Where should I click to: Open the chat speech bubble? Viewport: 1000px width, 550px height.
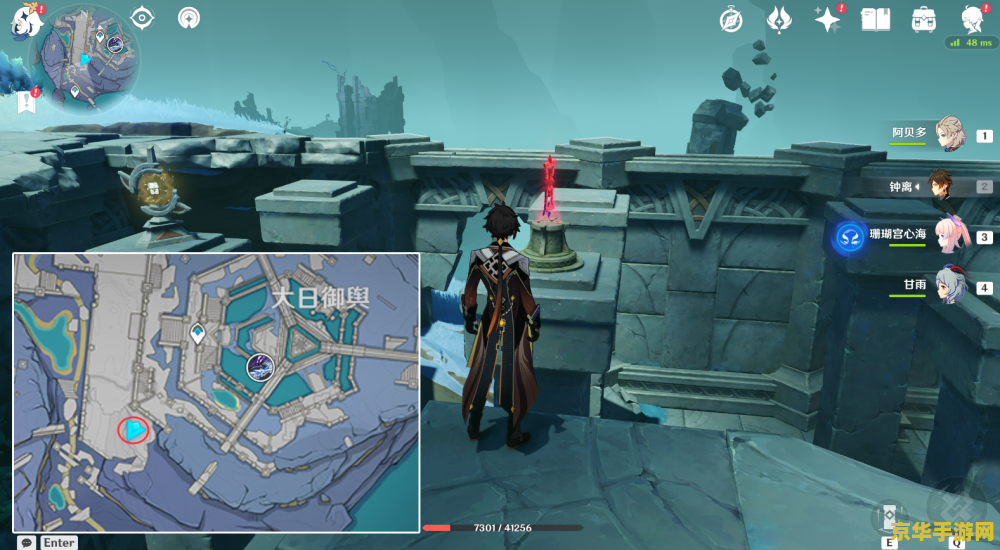[x=27, y=542]
